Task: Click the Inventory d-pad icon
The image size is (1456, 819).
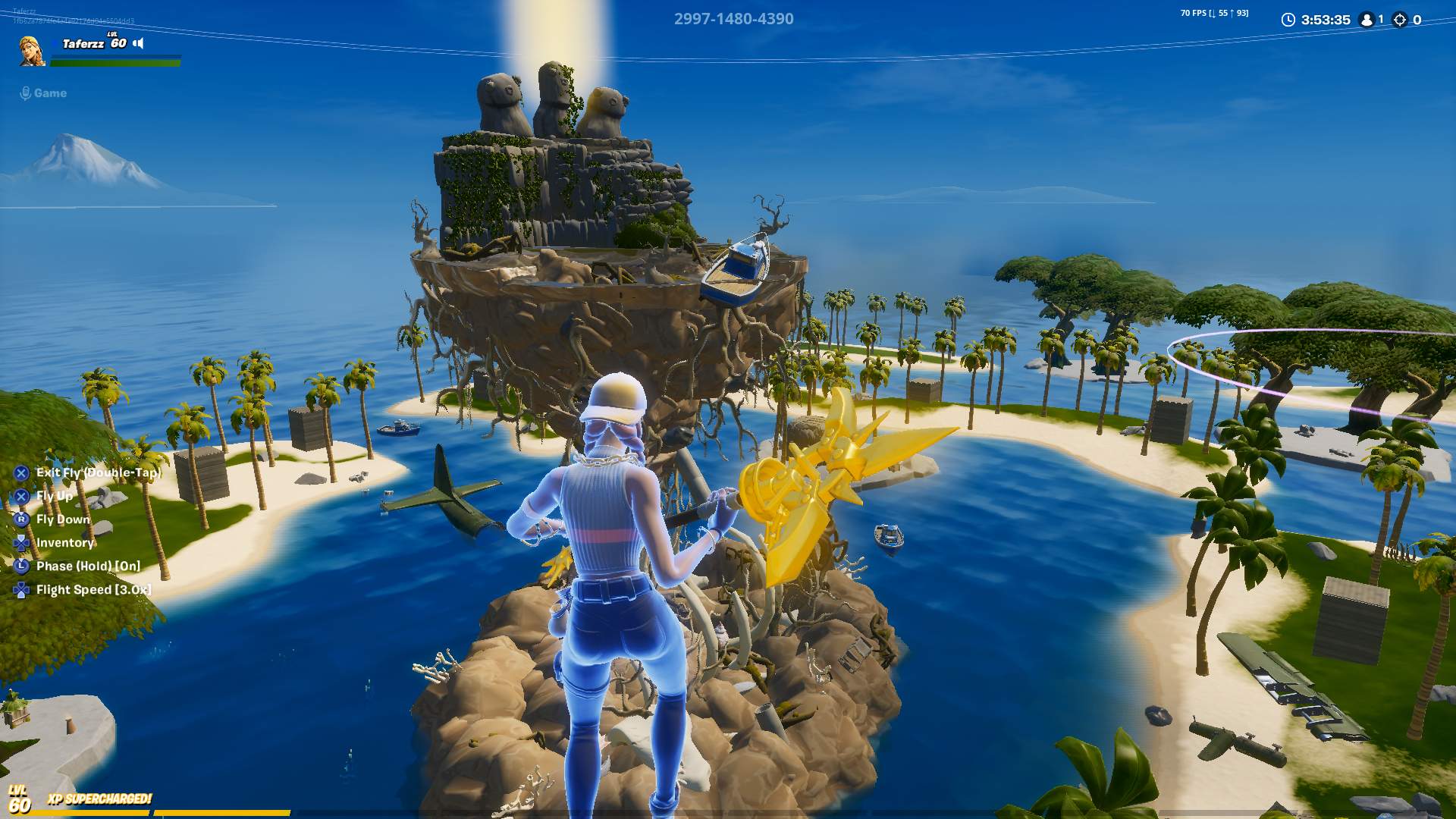Action: point(20,543)
